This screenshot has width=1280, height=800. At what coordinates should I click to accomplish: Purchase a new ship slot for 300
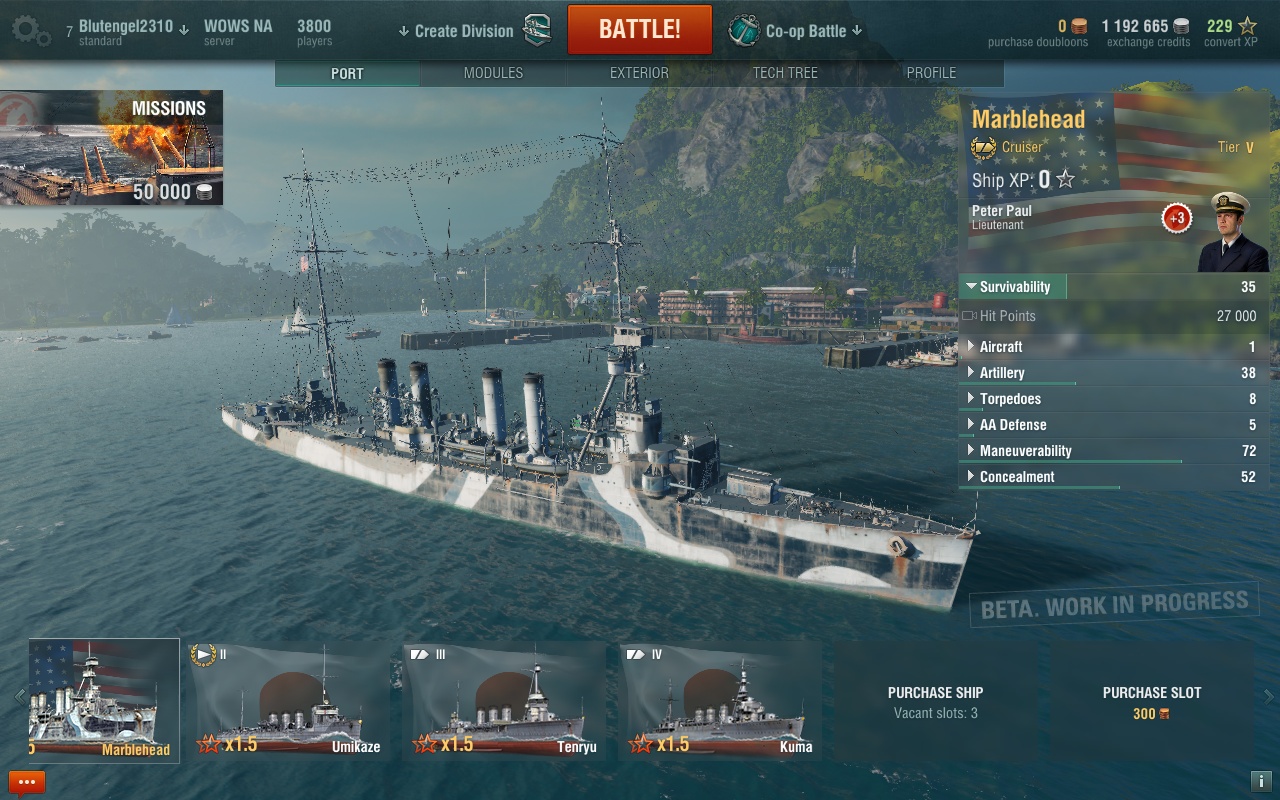[1151, 702]
